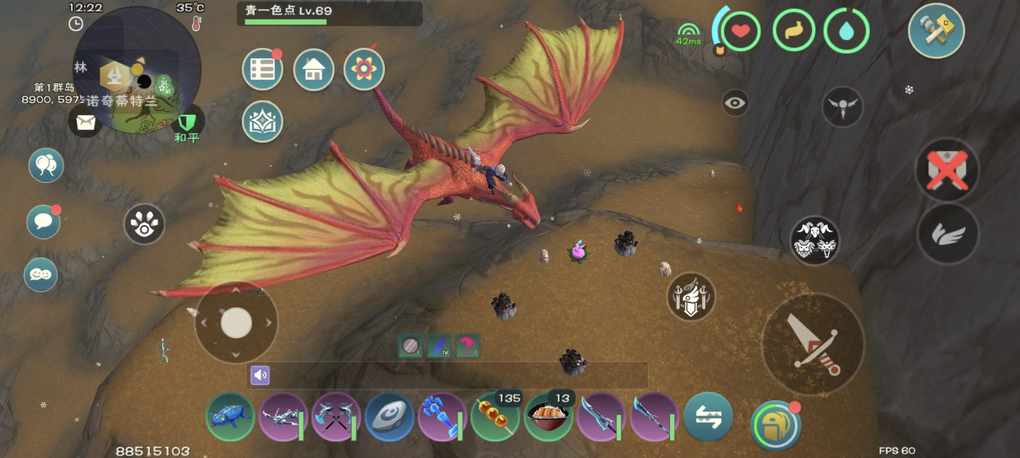Toggle the green shield peace mode
1020x458 pixels.
[x=186, y=121]
